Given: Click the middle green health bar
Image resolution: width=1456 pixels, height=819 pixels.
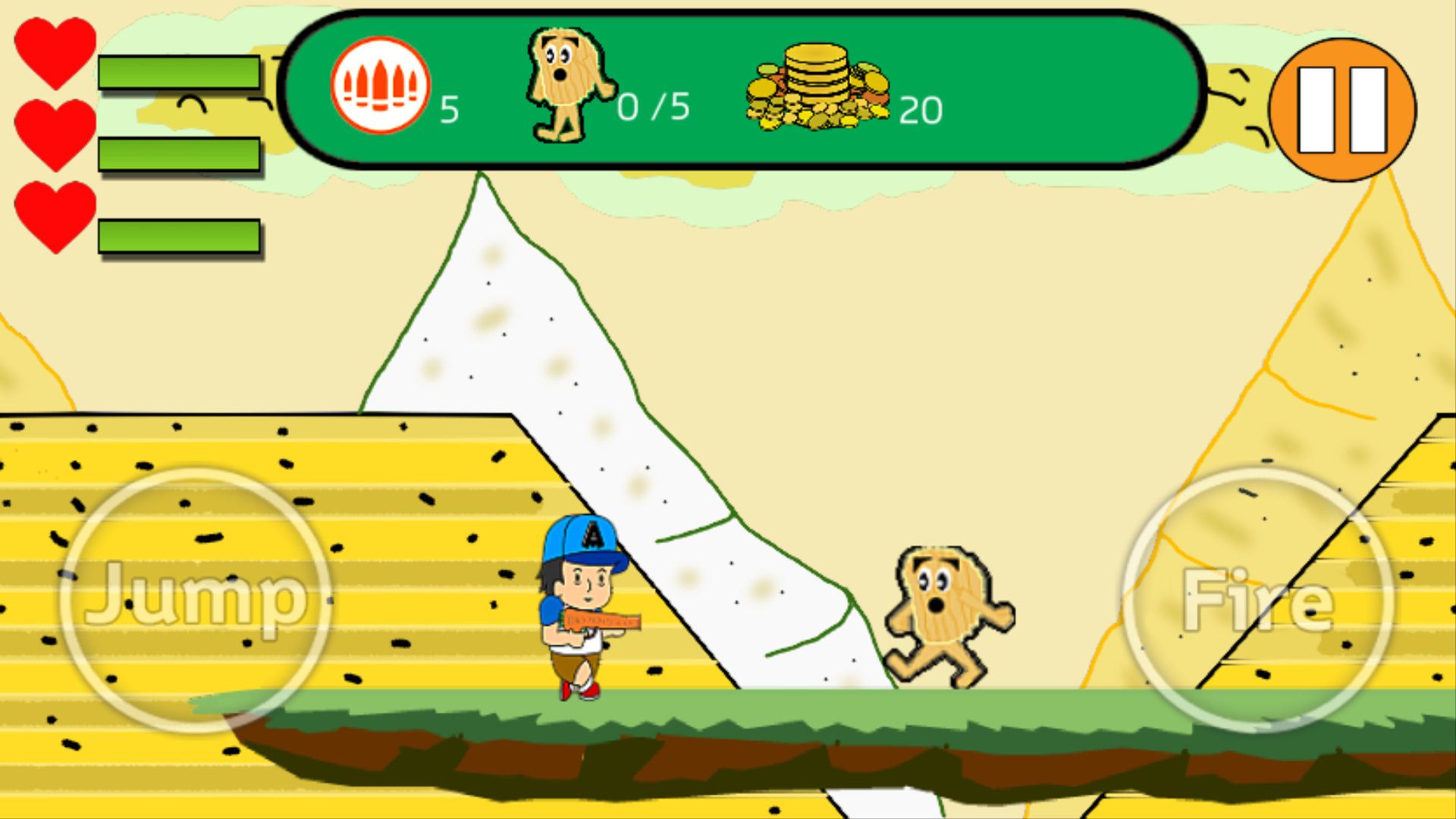Looking at the screenshot, I should [x=178, y=154].
